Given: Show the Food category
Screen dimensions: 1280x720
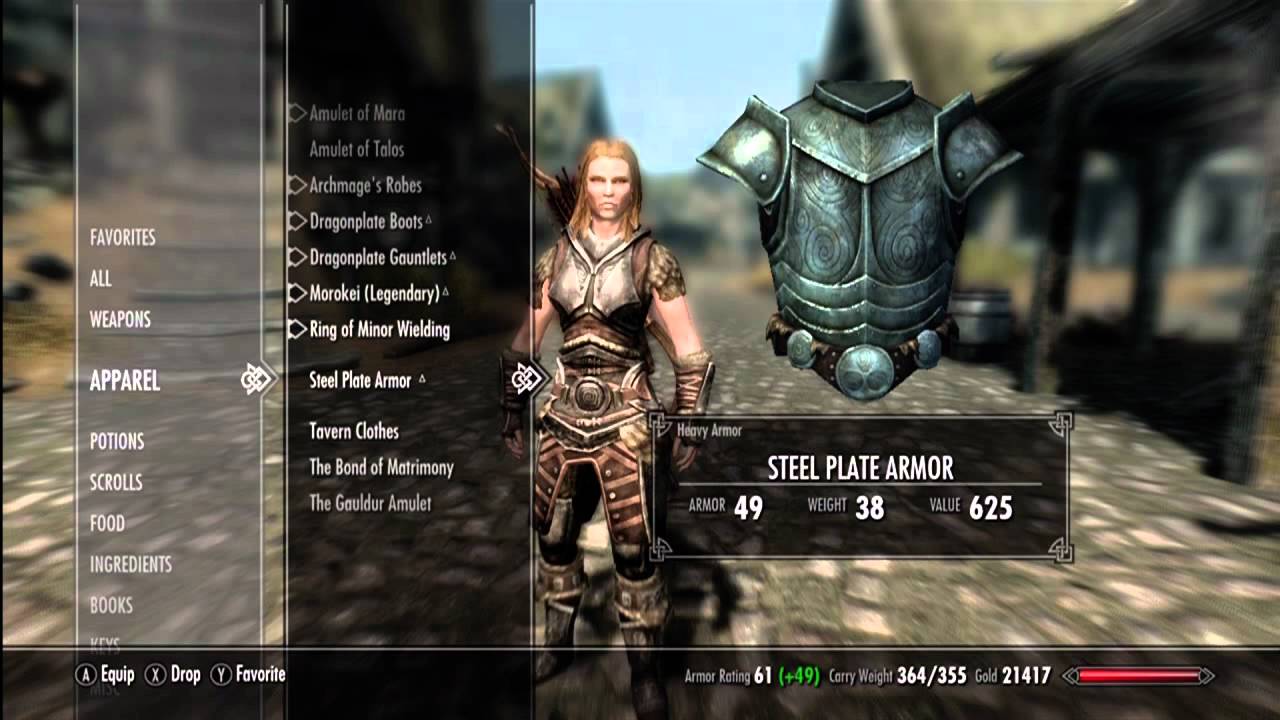Looking at the screenshot, I should point(107,524).
